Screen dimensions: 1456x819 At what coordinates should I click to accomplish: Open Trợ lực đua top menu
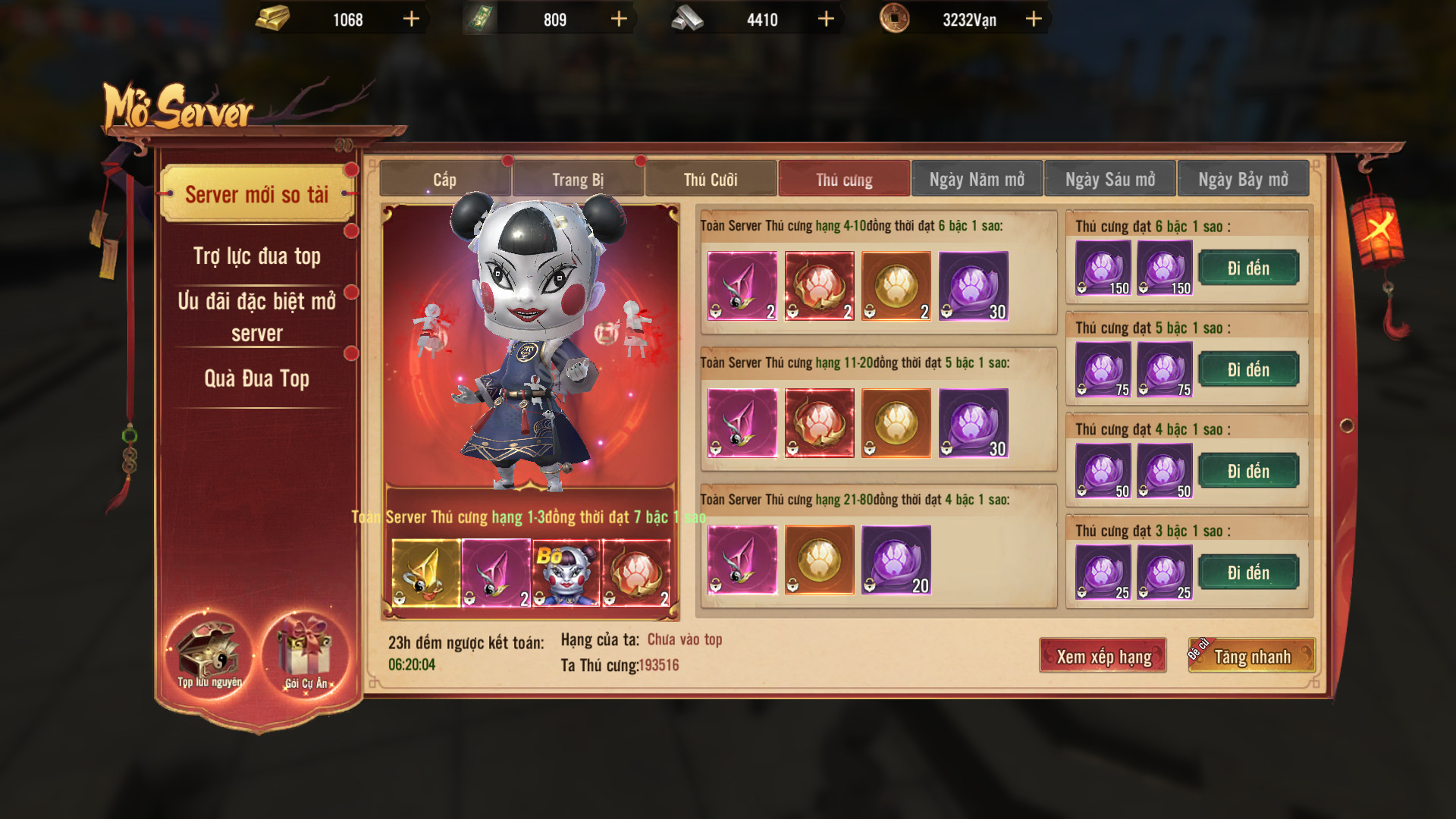(x=257, y=256)
